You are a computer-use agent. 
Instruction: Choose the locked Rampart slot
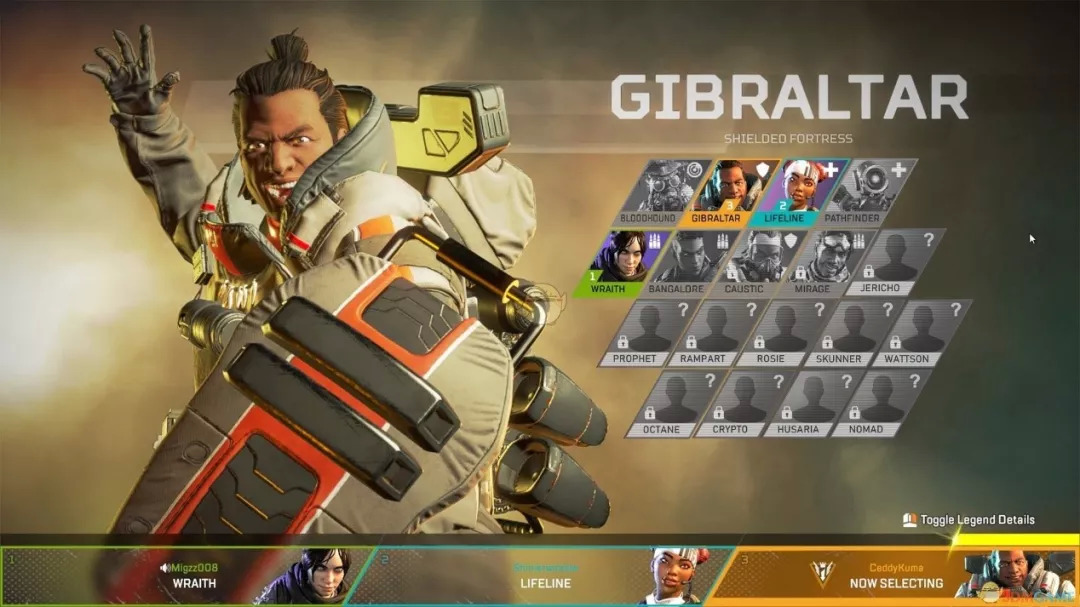715,331
